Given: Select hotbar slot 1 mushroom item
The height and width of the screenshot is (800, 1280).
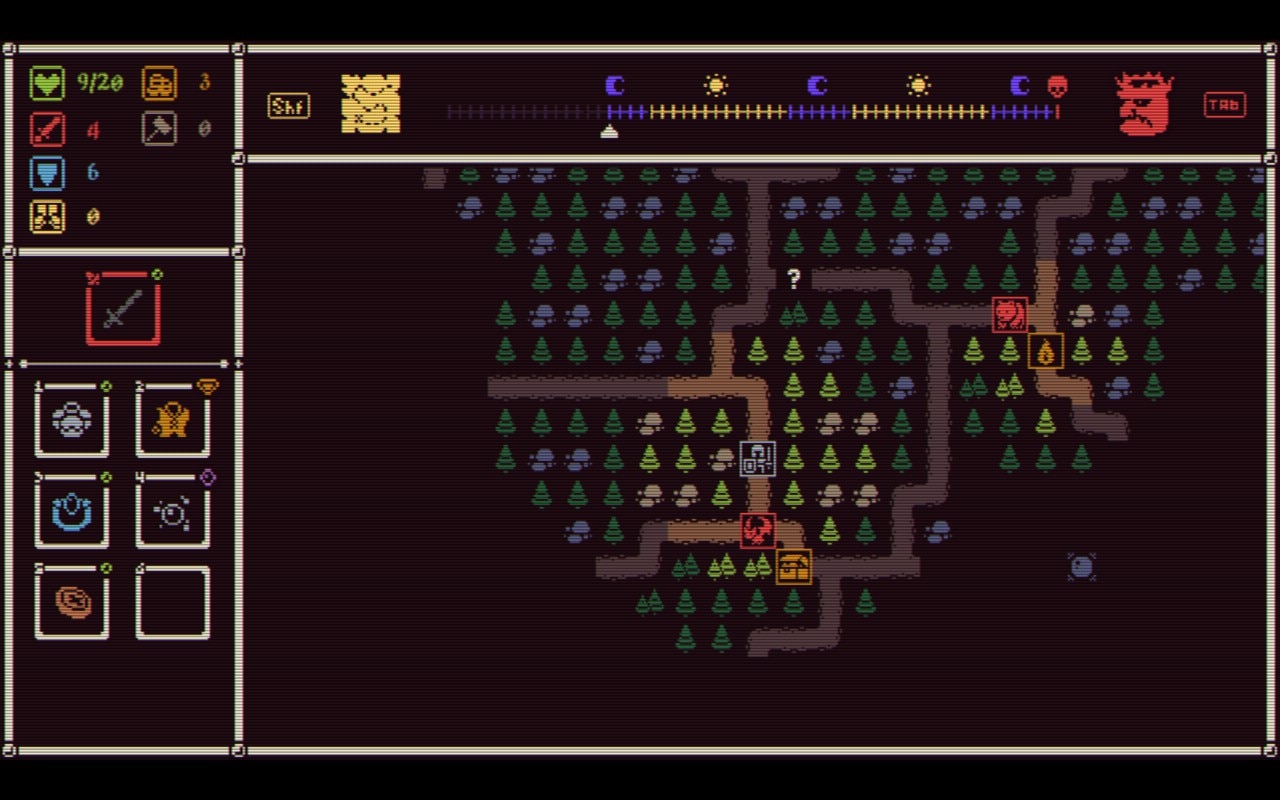Looking at the screenshot, I should tap(71, 421).
